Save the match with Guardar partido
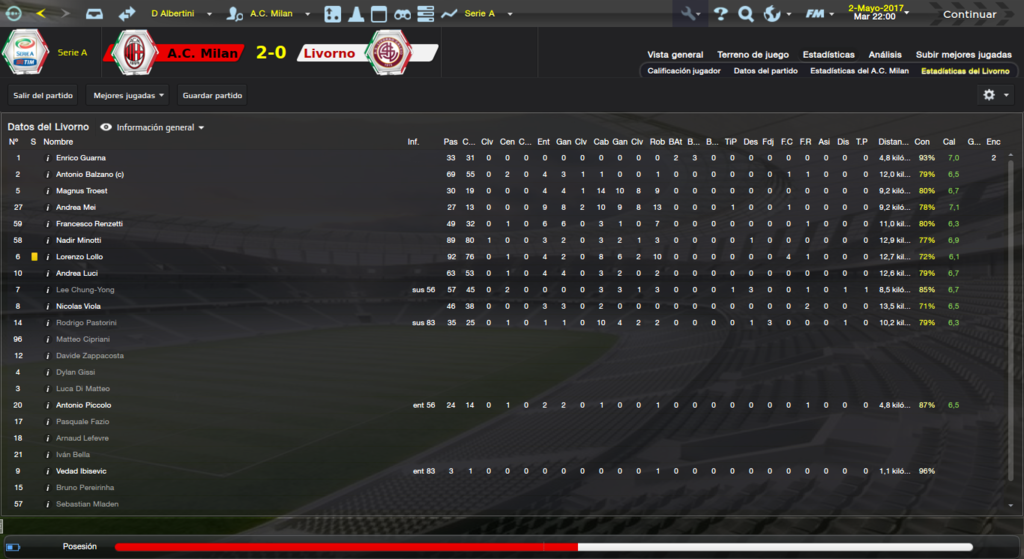This screenshot has width=1024, height=559. pyautogui.click(x=212, y=95)
